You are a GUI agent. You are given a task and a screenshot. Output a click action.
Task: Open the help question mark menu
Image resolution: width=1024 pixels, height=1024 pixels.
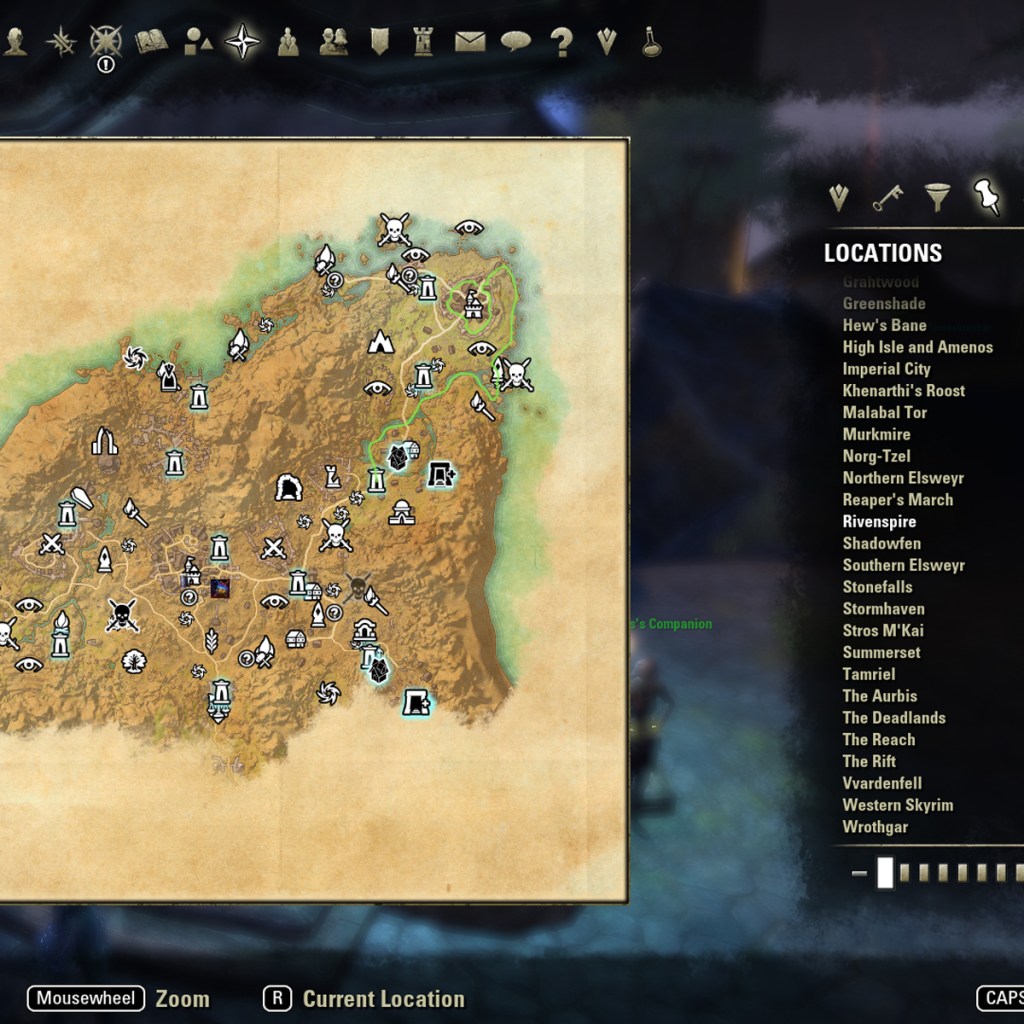[x=561, y=42]
